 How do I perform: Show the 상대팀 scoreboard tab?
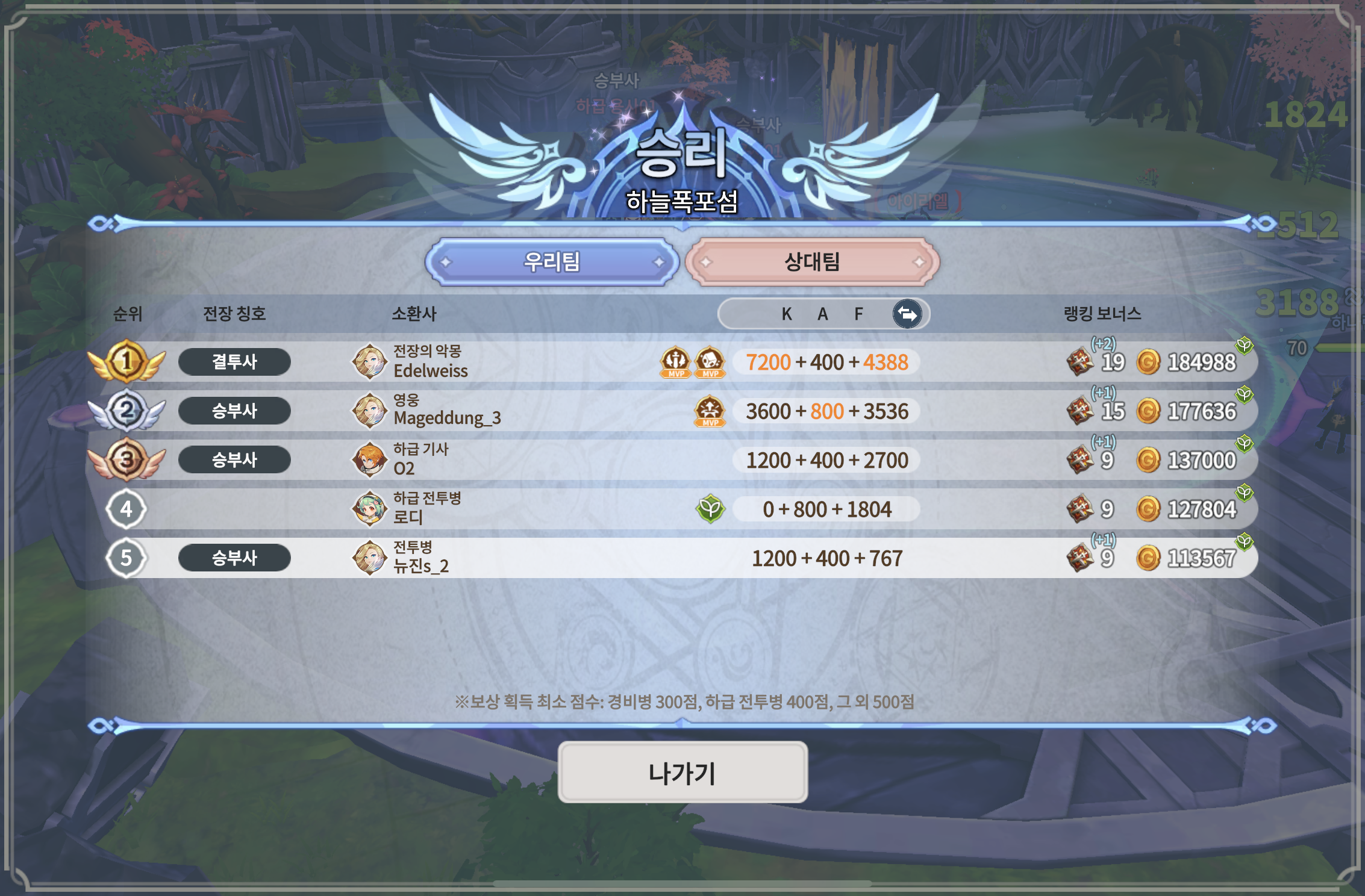[812, 262]
